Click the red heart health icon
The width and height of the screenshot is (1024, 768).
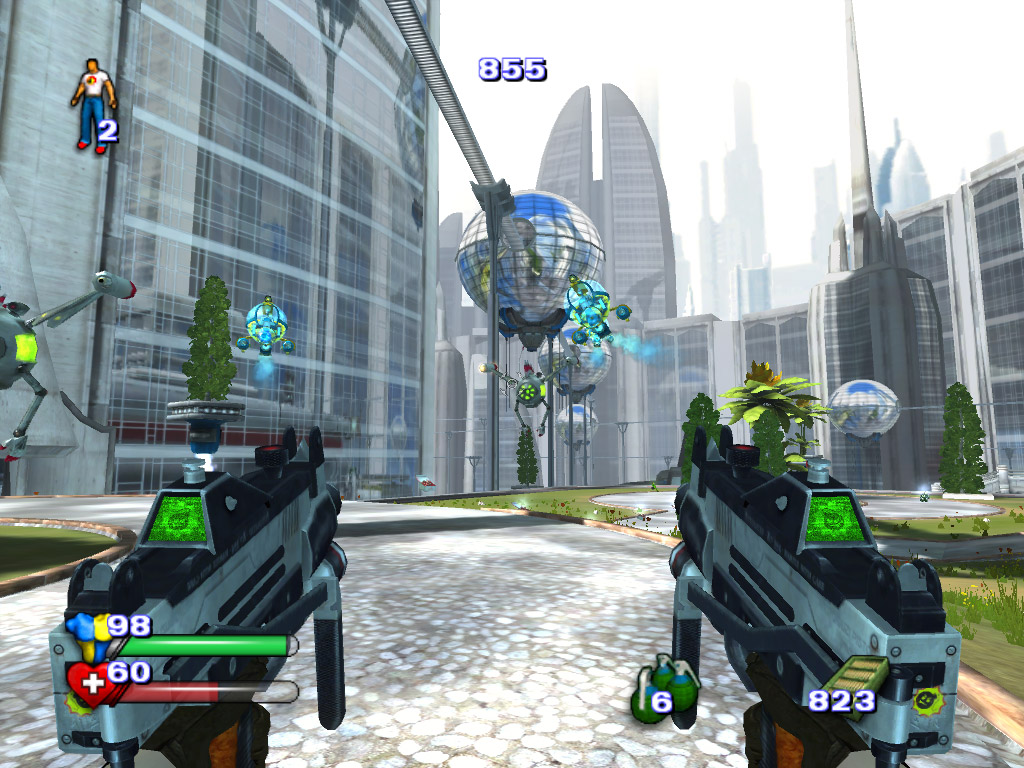coord(89,685)
